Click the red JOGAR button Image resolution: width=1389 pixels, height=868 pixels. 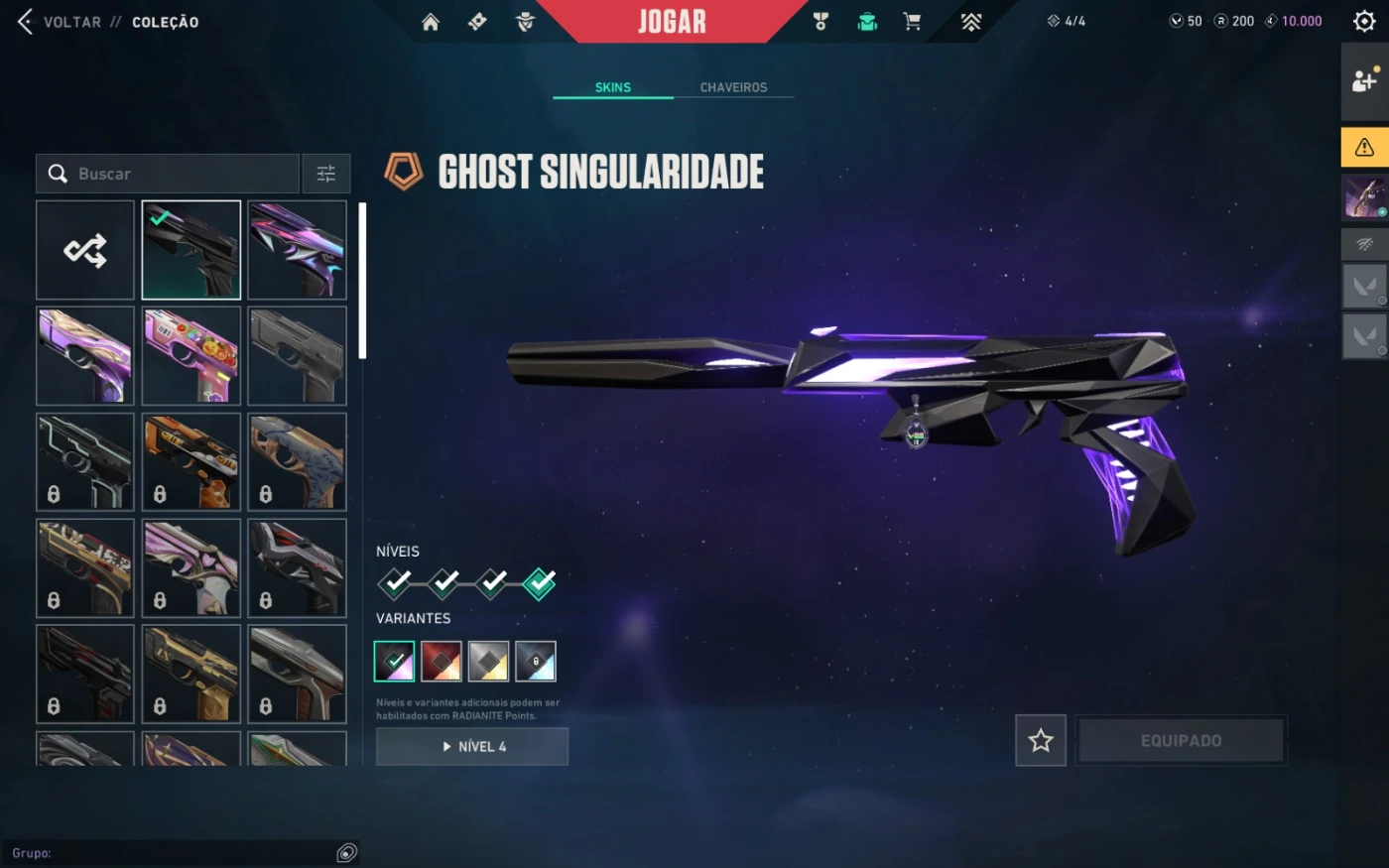tap(672, 22)
